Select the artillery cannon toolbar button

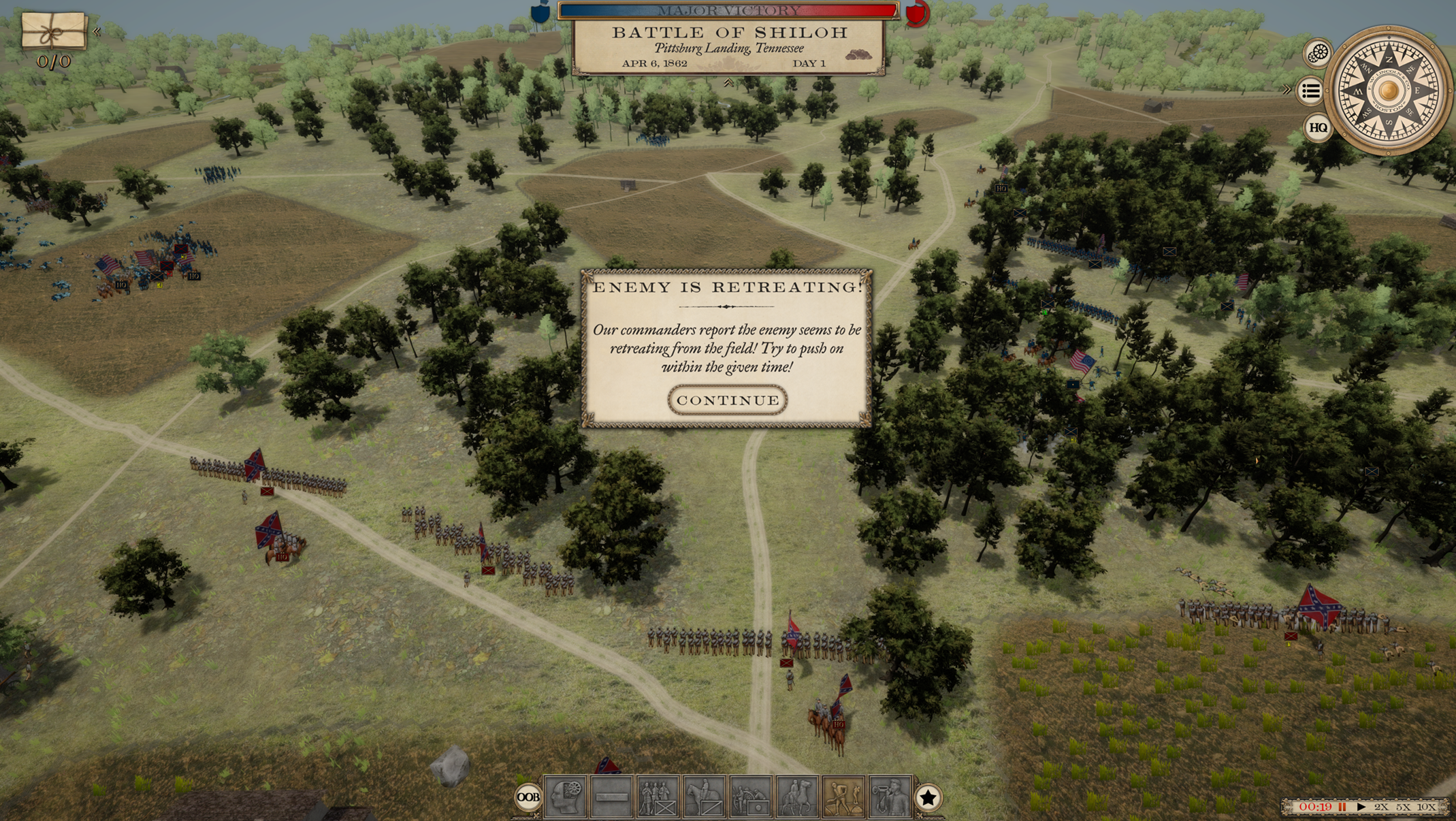point(750,796)
